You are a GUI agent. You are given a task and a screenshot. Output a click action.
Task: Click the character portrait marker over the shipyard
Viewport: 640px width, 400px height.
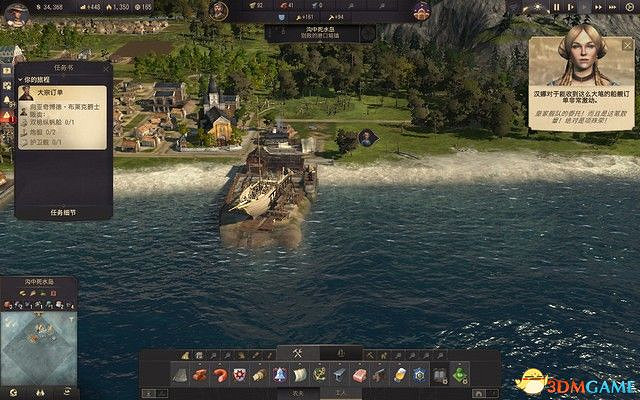367,137
